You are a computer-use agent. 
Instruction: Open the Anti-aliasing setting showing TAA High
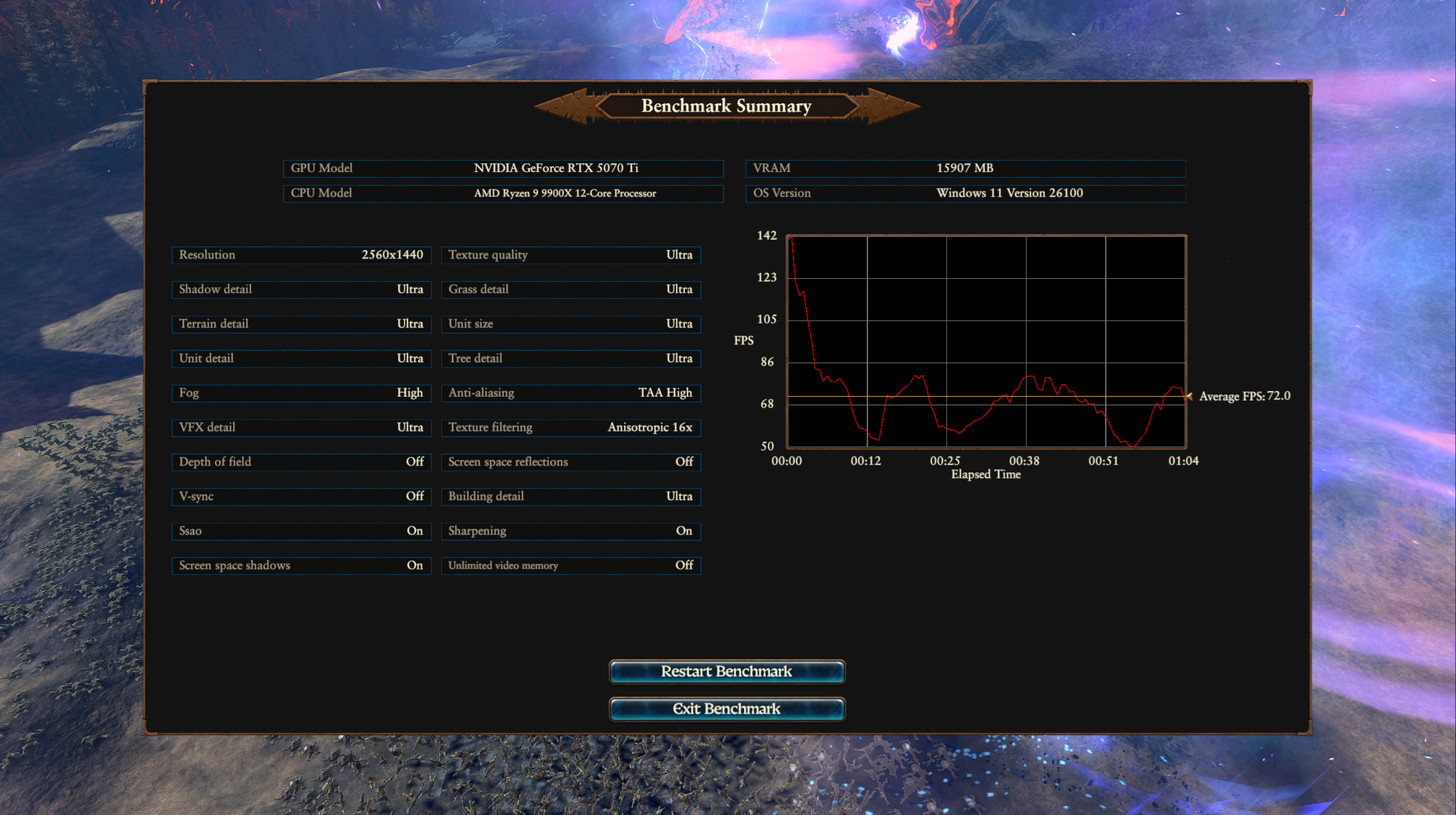pyautogui.click(x=571, y=393)
